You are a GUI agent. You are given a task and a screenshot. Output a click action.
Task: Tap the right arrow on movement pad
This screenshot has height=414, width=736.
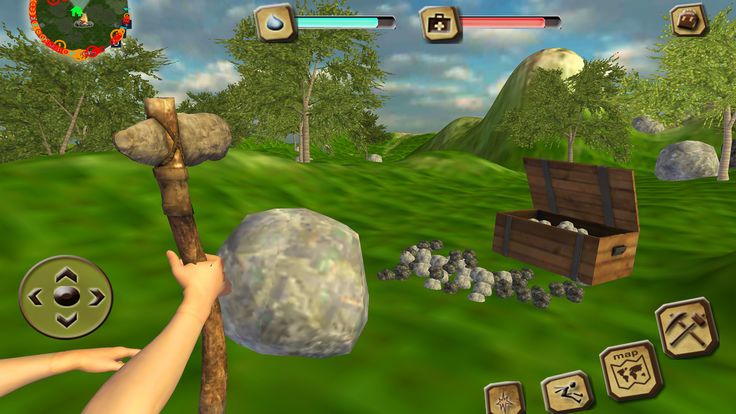(97, 297)
